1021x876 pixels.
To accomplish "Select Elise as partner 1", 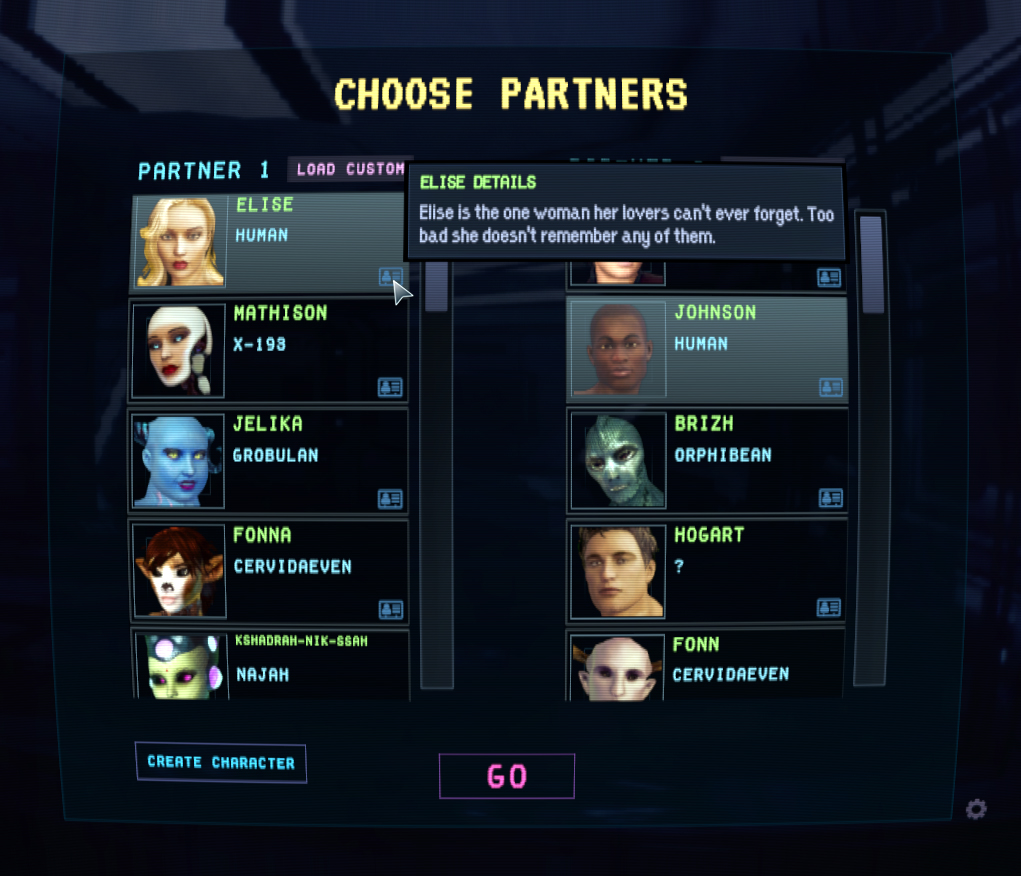I will coord(268,241).
